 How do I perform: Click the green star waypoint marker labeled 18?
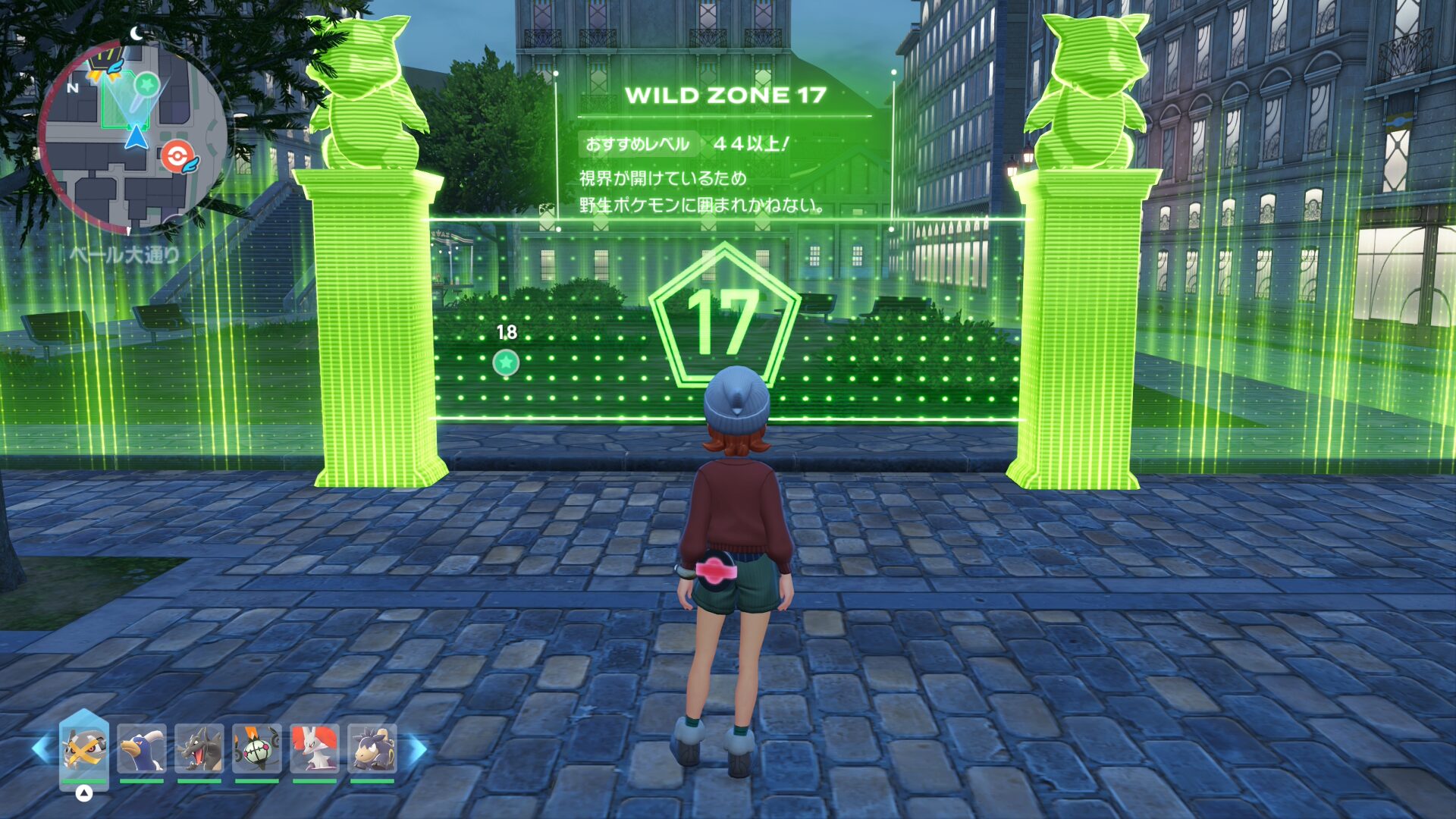(506, 362)
